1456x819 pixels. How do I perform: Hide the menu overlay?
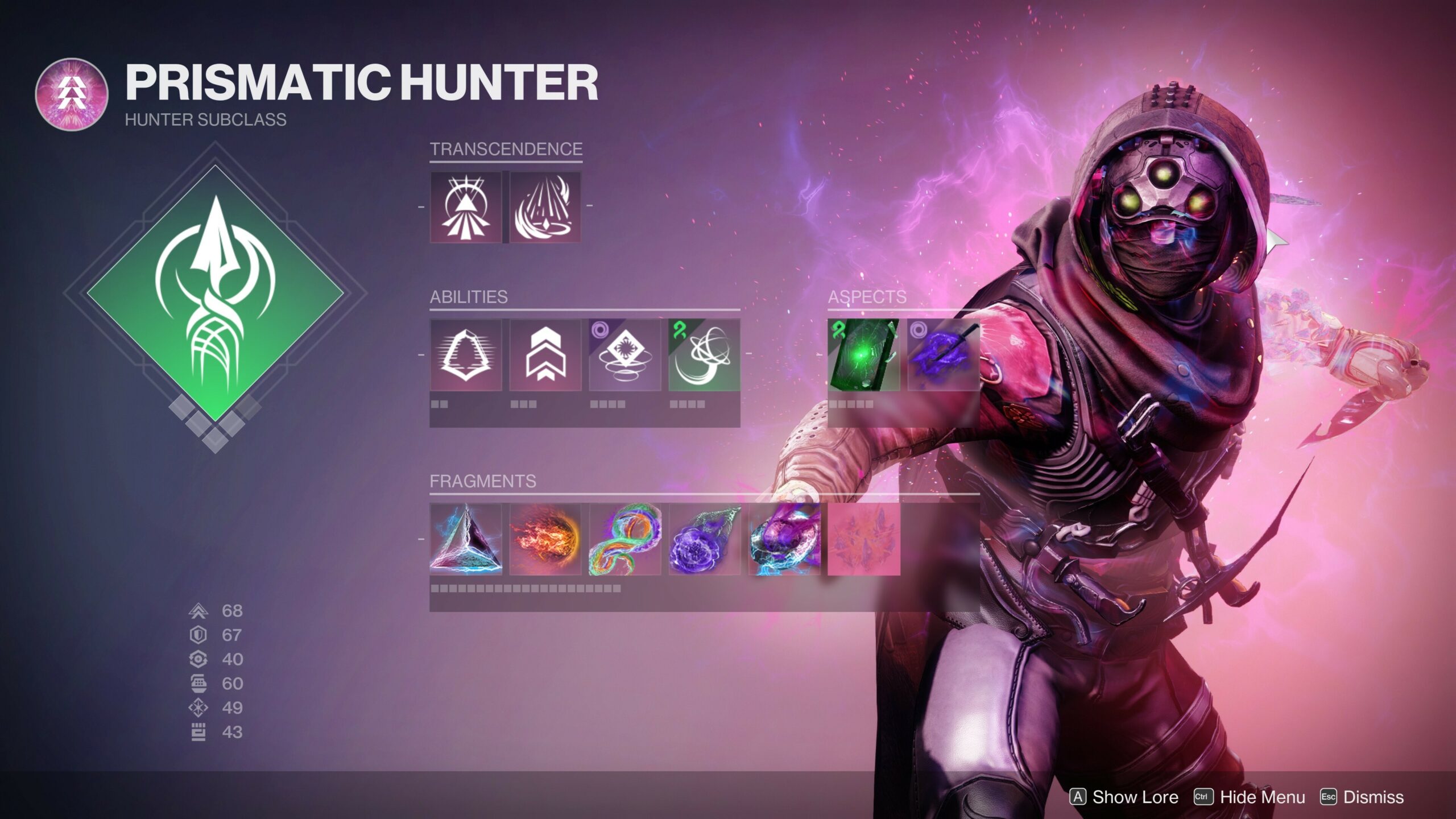[x=1250, y=797]
